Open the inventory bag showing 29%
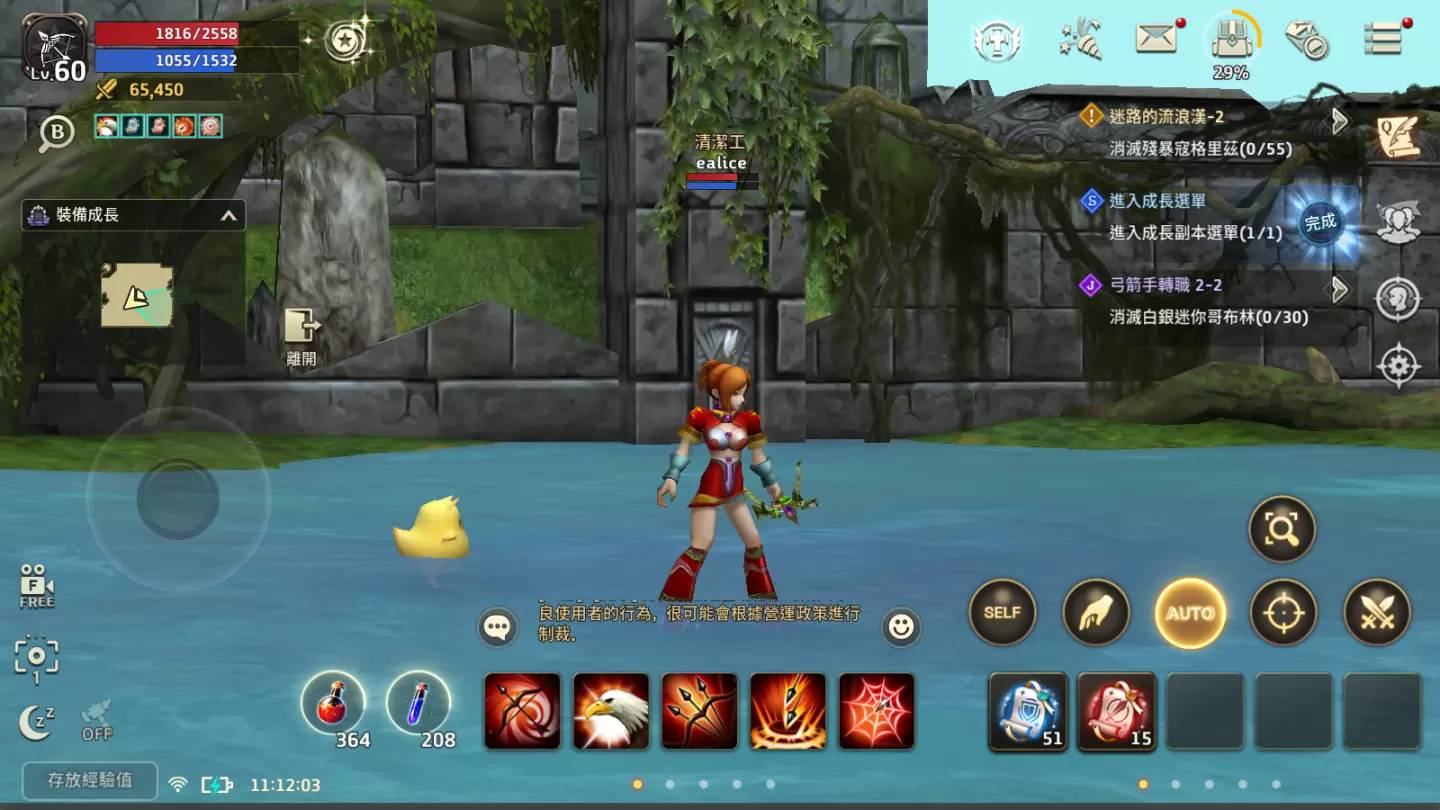Viewport: 1440px width, 810px height. coord(1230,42)
